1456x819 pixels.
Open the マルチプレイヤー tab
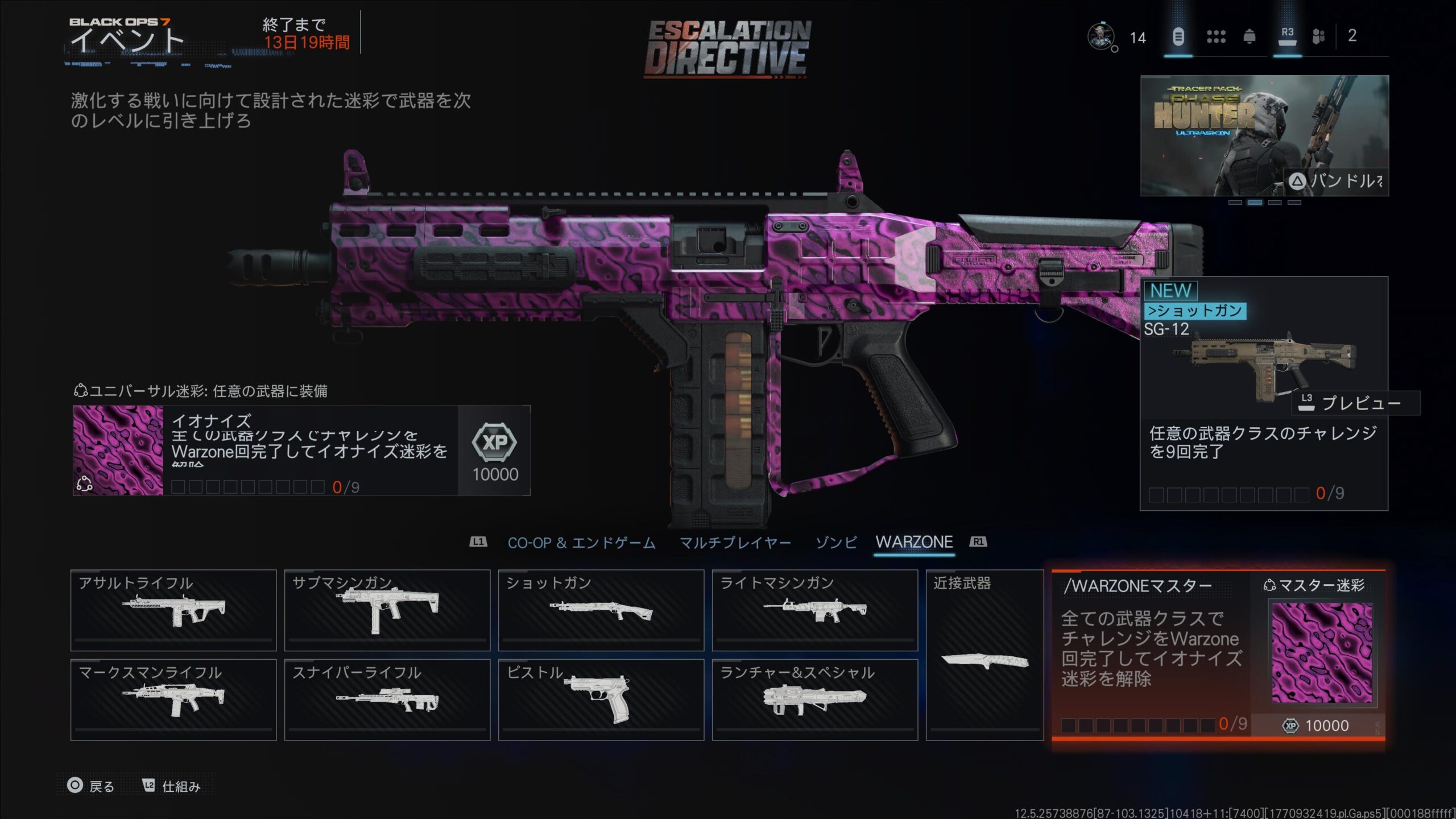735,543
